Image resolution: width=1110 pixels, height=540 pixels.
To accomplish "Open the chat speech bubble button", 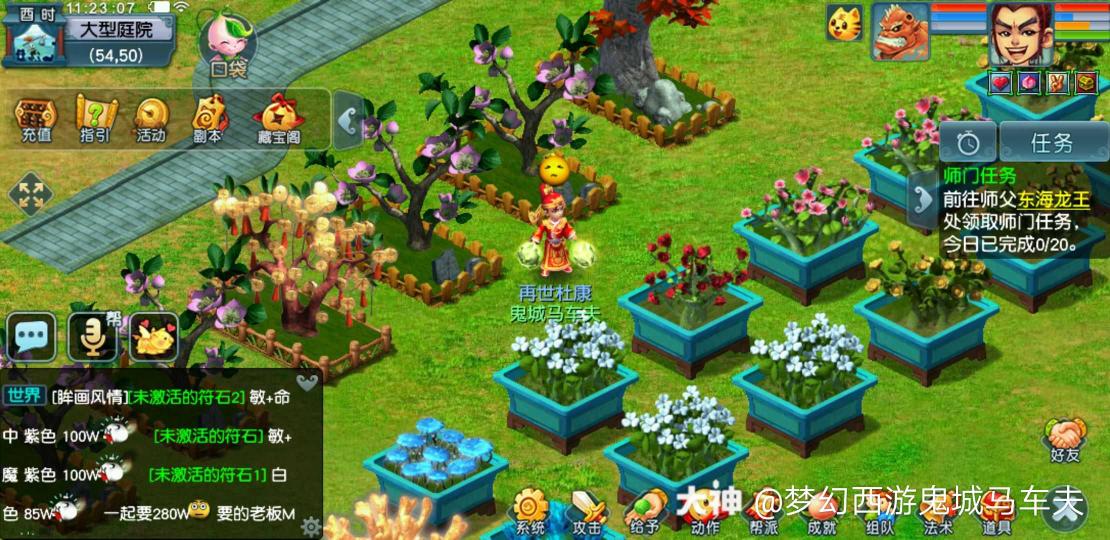I will point(32,336).
